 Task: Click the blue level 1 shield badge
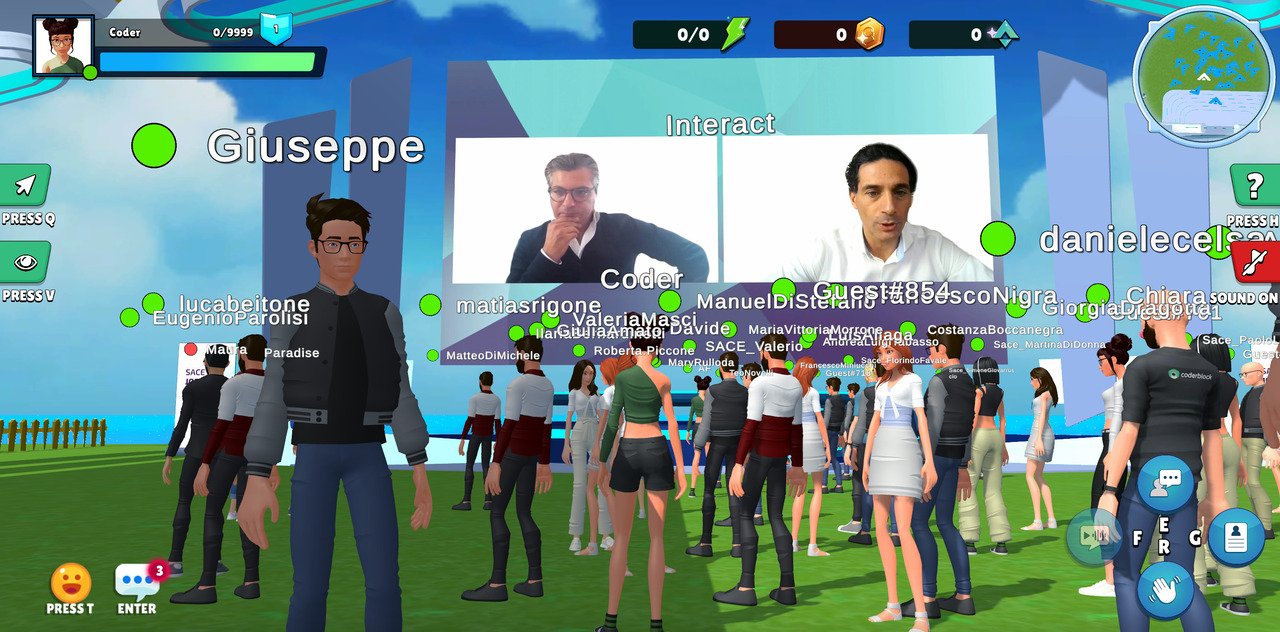tap(276, 29)
